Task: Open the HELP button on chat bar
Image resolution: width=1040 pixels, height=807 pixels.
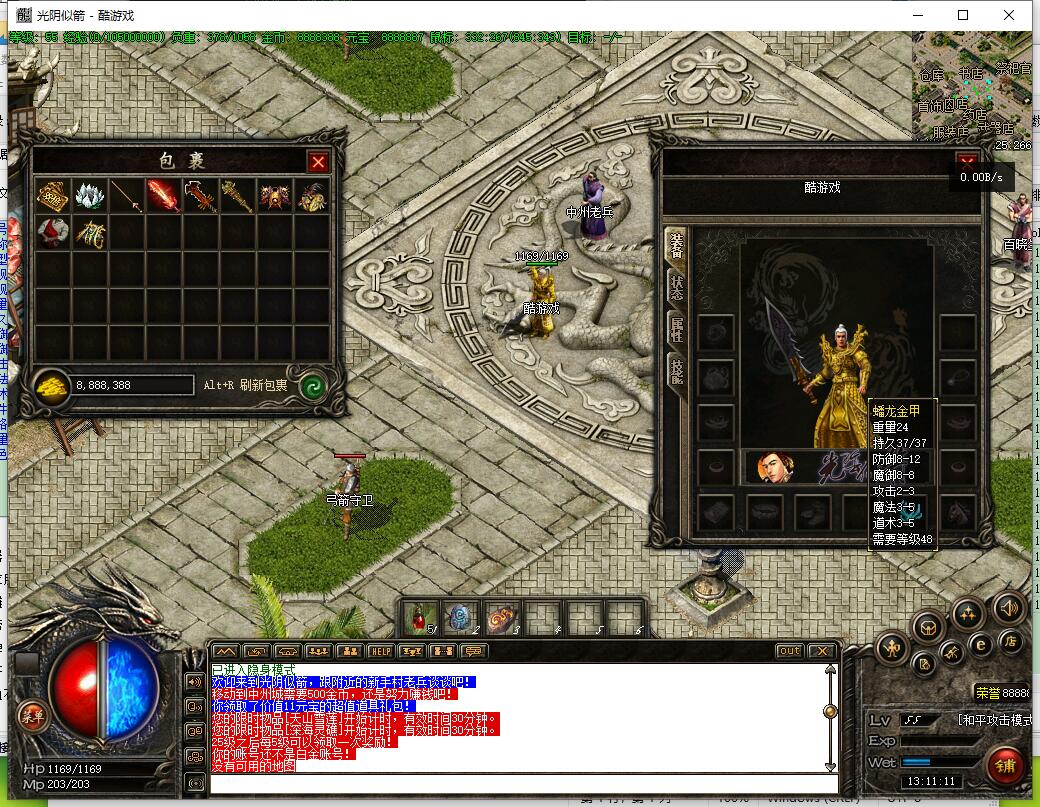Action: click(x=380, y=651)
